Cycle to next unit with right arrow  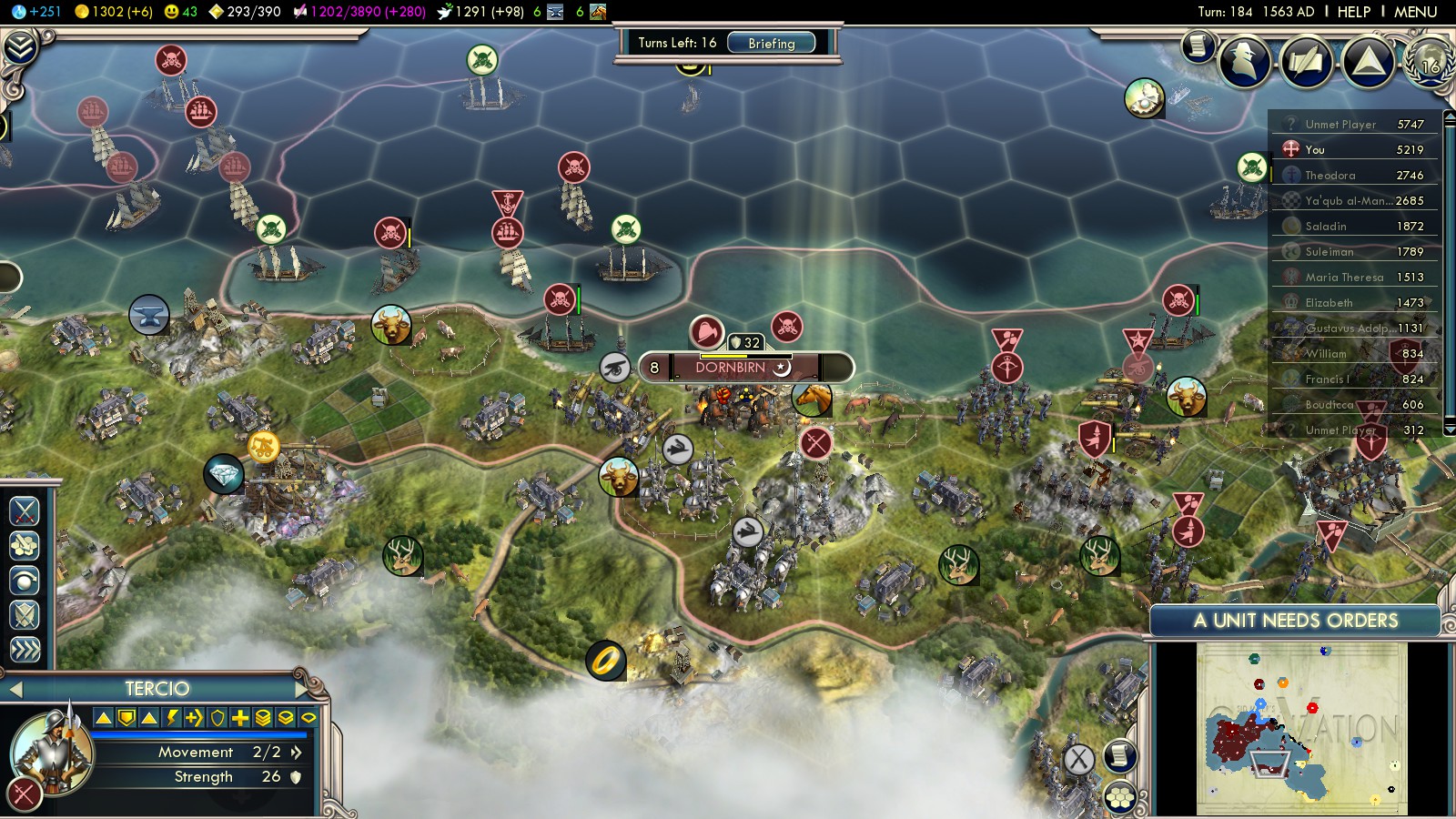coord(302,689)
